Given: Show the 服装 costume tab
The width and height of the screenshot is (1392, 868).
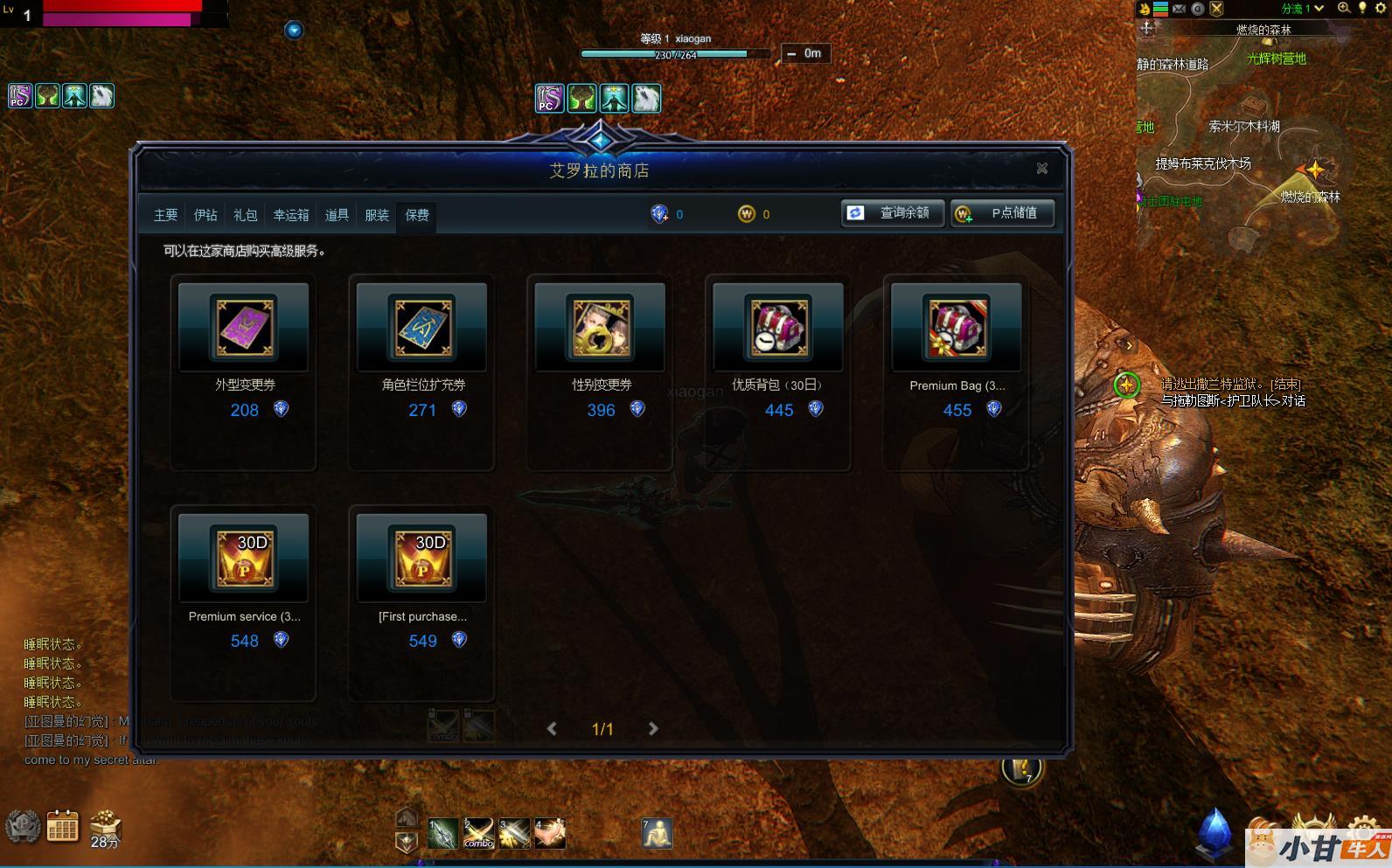Looking at the screenshot, I should point(377,215).
